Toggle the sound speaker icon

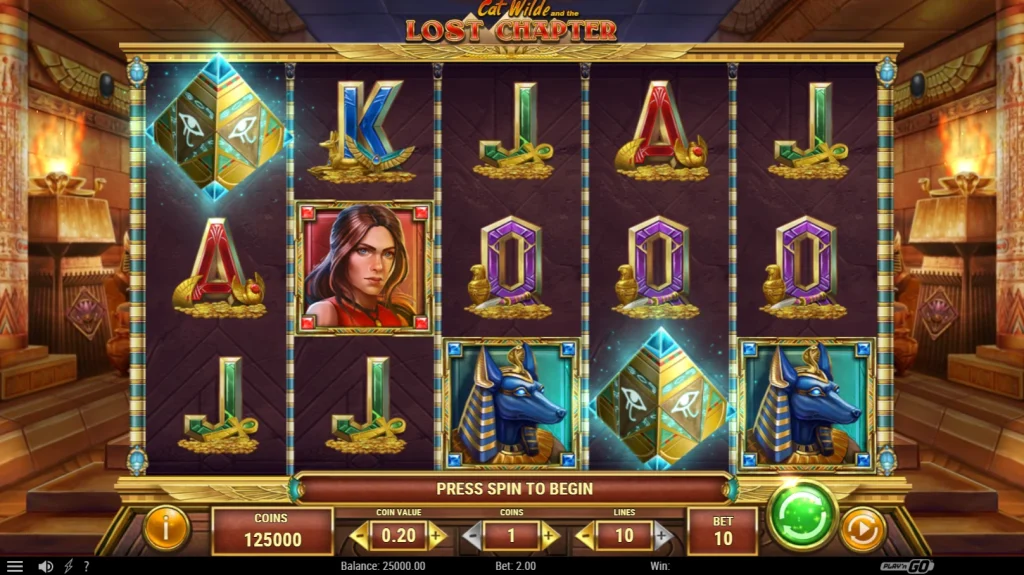coord(45,566)
